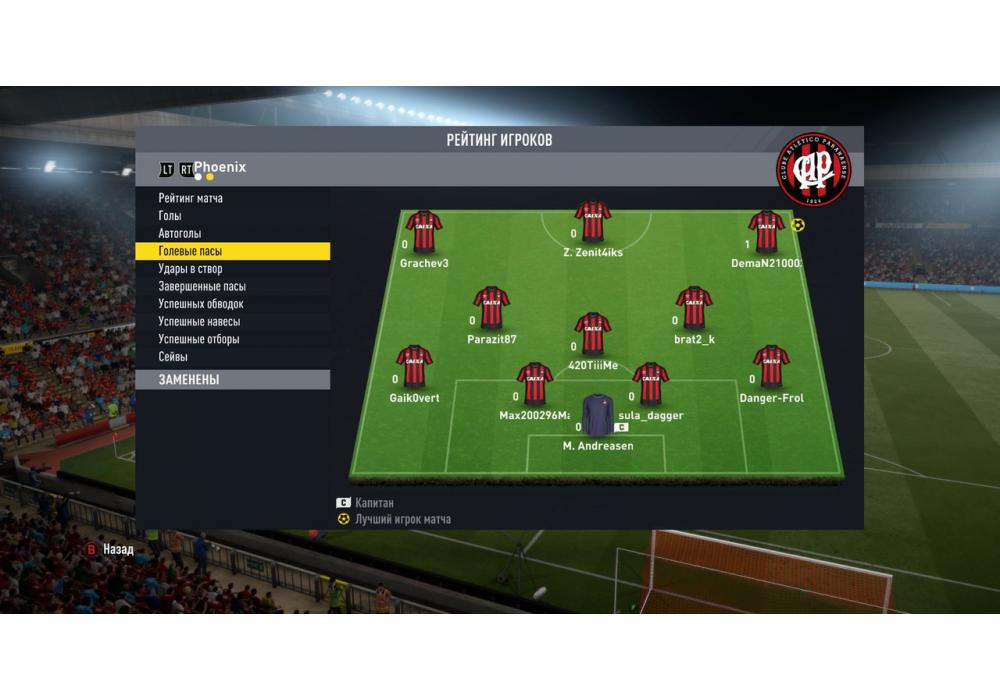
Task: Select the Рейтинг матча stat entry
Action: (x=191, y=199)
